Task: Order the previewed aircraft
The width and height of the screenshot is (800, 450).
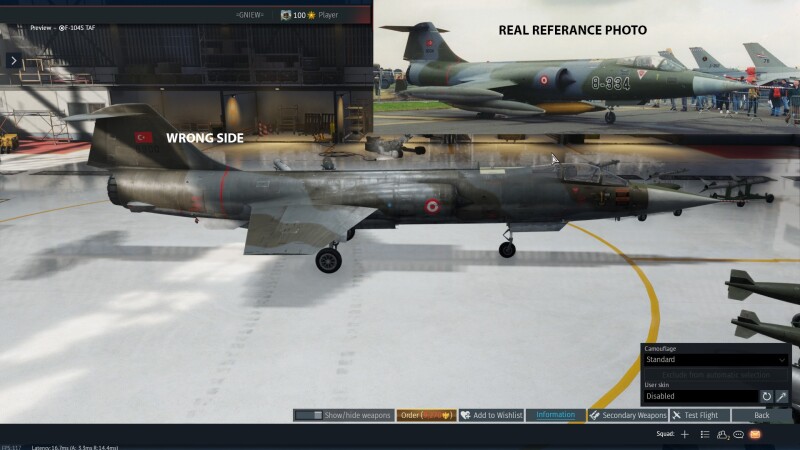Action: 426,415
